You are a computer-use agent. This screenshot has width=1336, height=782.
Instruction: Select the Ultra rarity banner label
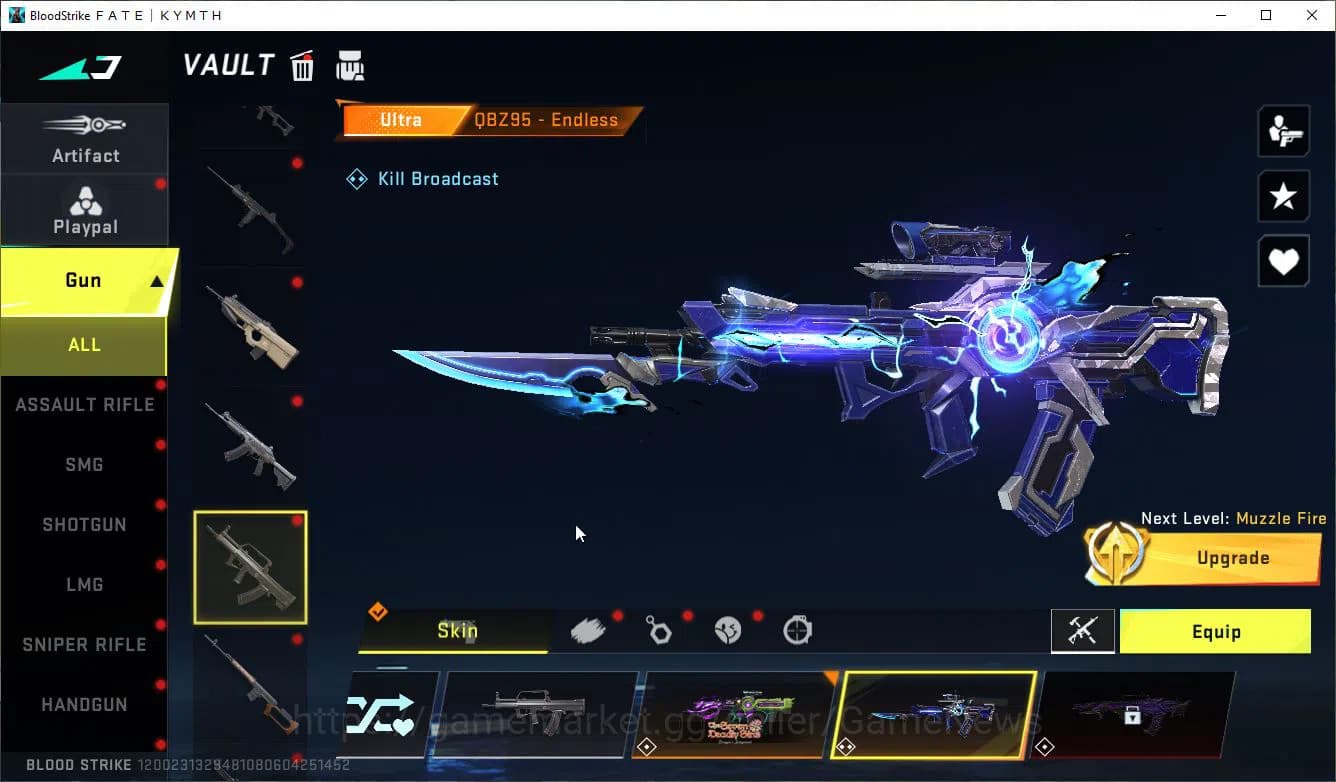coord(401,119)
